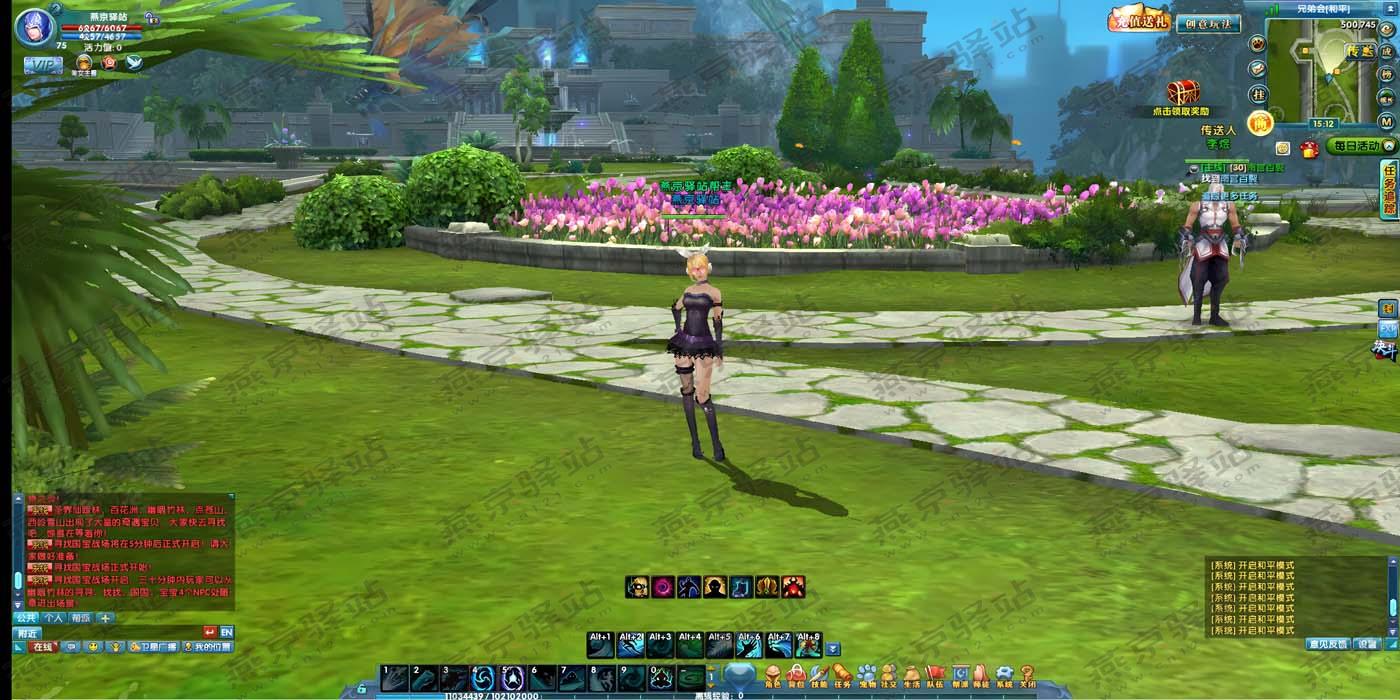Click the 传送 teleport button on minimap

[x=1359, y=51]
